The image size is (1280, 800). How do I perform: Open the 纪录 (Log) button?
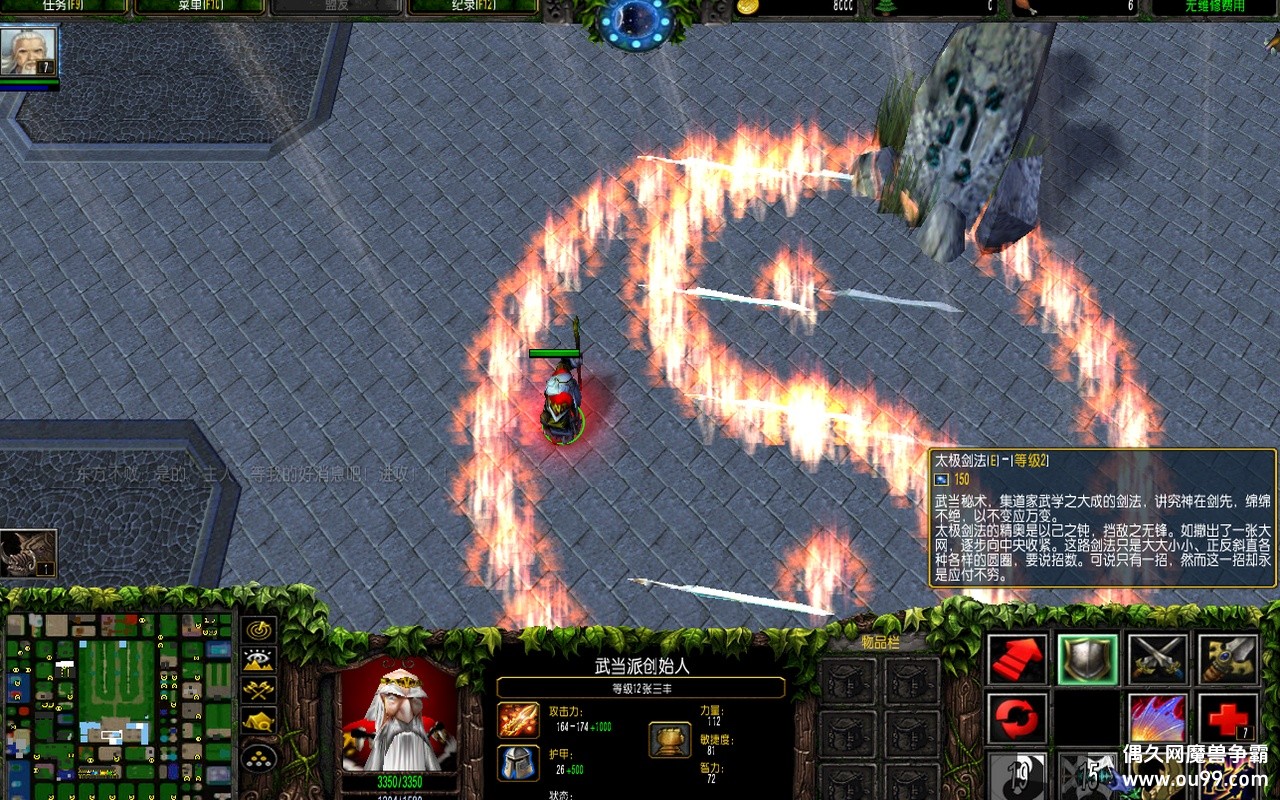pos(473,7)
